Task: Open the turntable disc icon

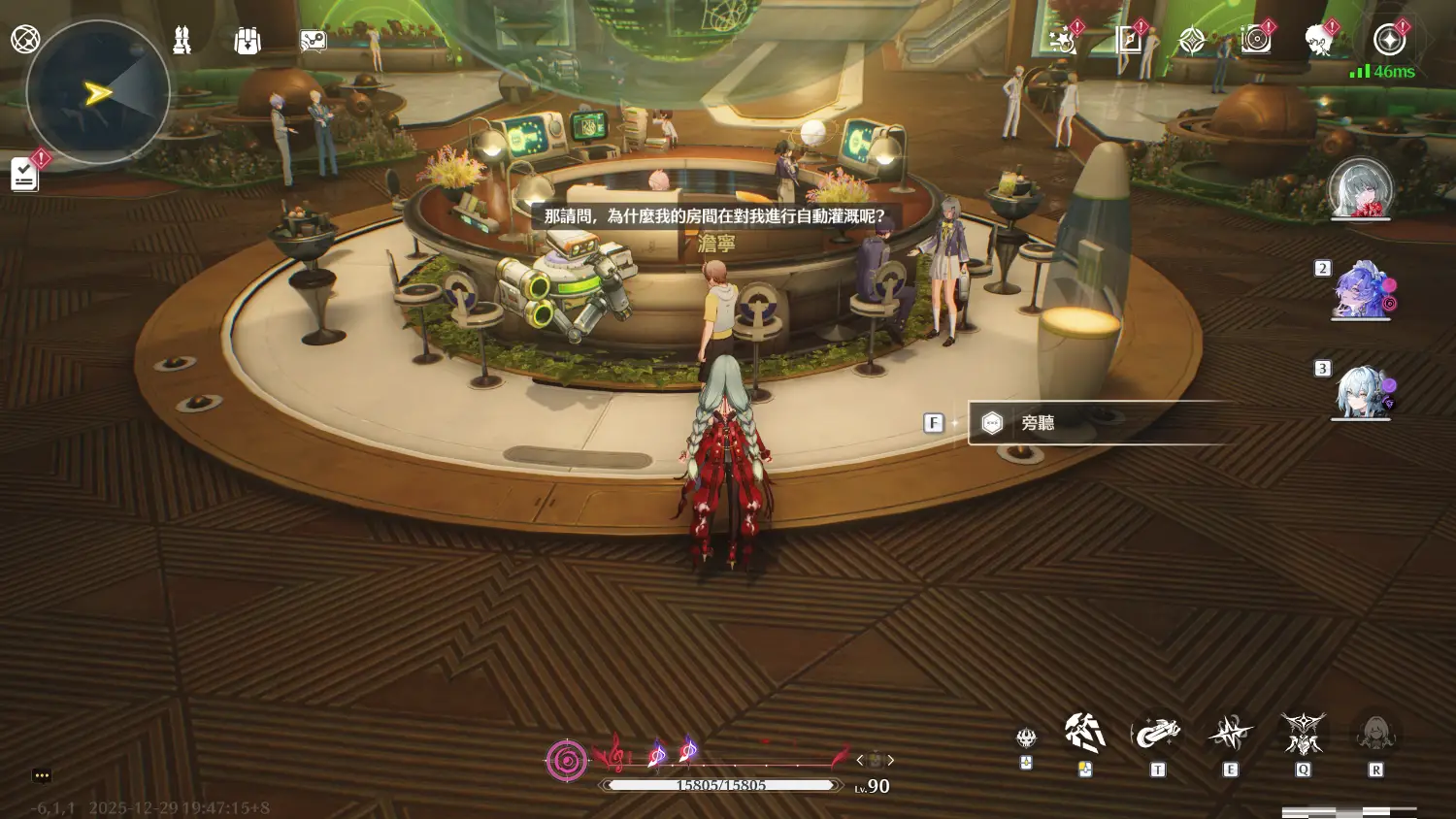Action: click(x=1256, y=40)
